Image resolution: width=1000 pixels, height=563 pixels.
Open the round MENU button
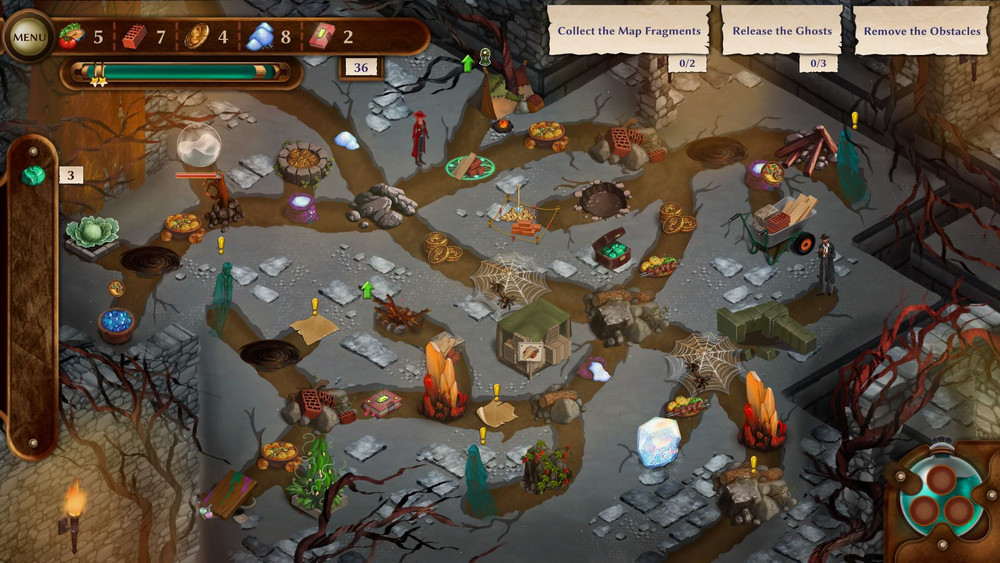[29, 38]
